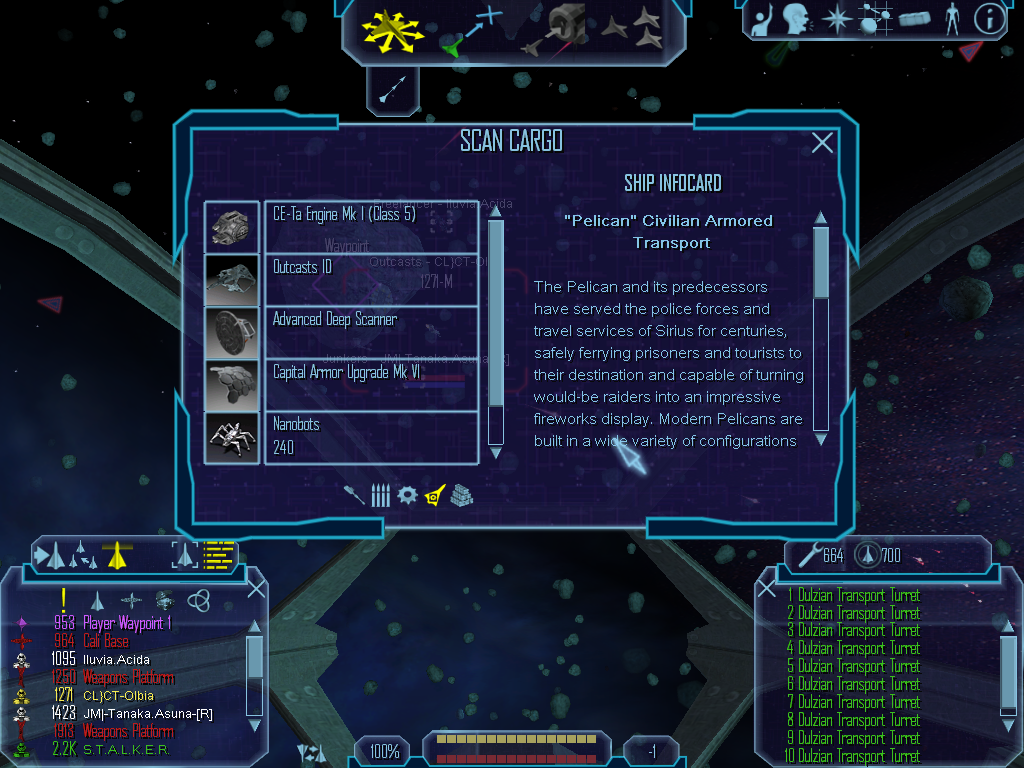Switch to the ammunition filter tab

click(380, 495)
